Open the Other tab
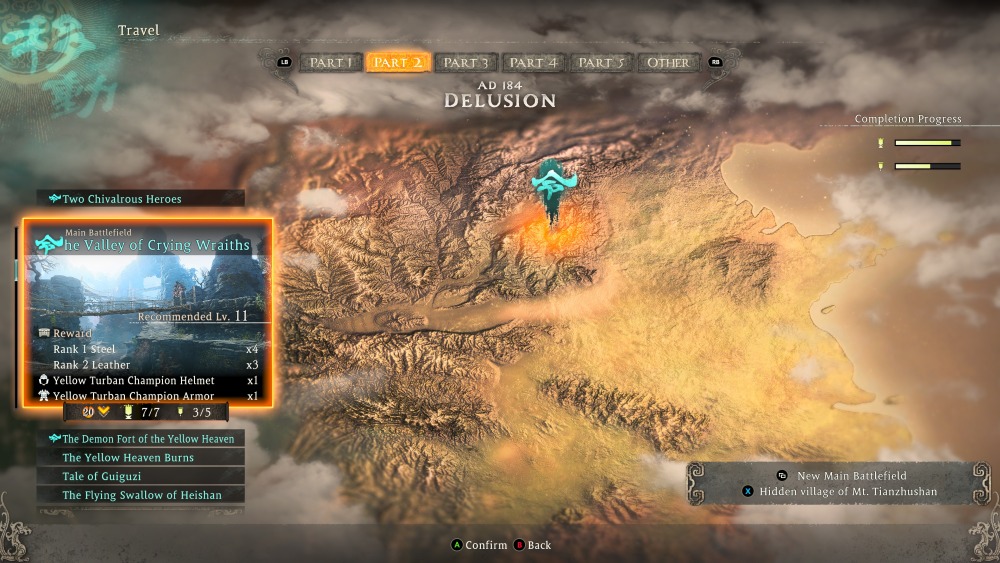This screenshot has height=563, width=1000. [x=668, y=63]
